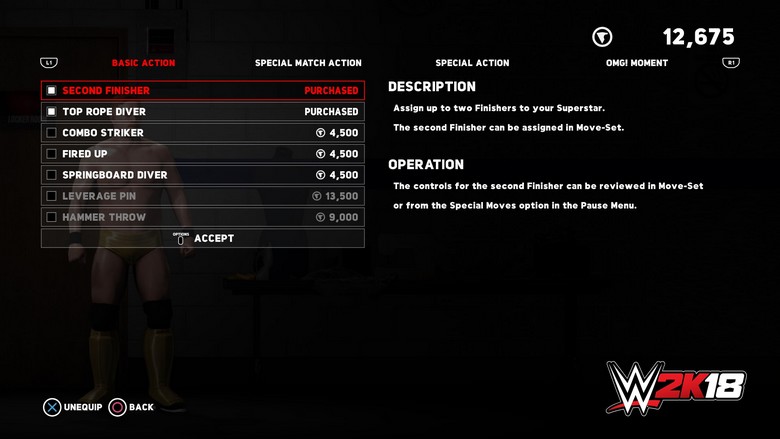Accept the skill selections
Viewport: 780px width, 439px height.
pyautogui.click(x=203, y=238)
